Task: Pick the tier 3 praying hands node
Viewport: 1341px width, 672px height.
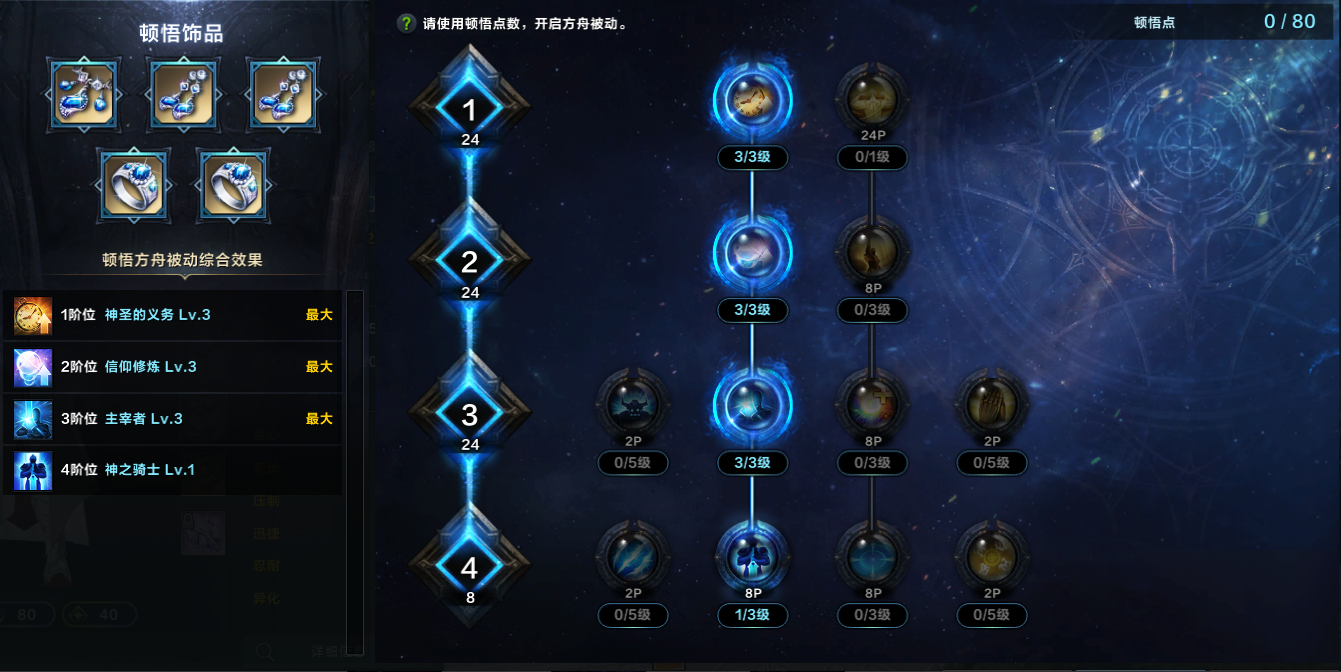Action: tap(992, 403)
